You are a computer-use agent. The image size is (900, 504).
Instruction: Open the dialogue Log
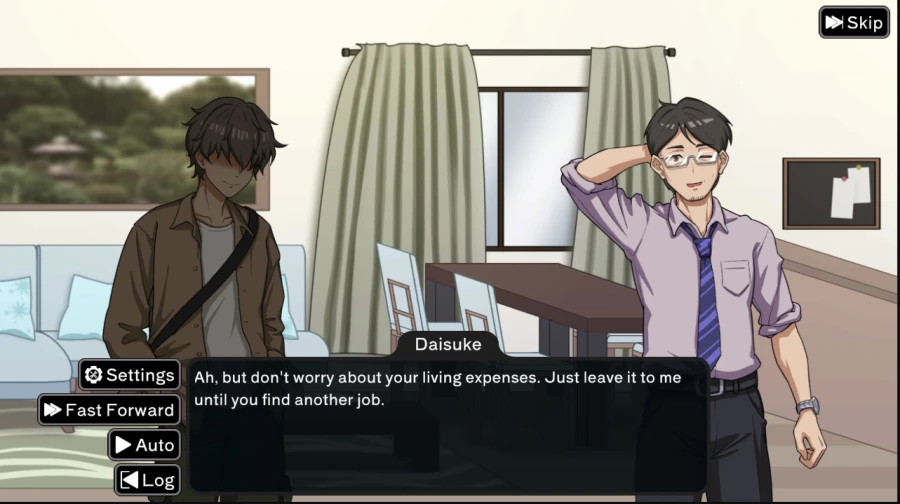coord(147,480)
